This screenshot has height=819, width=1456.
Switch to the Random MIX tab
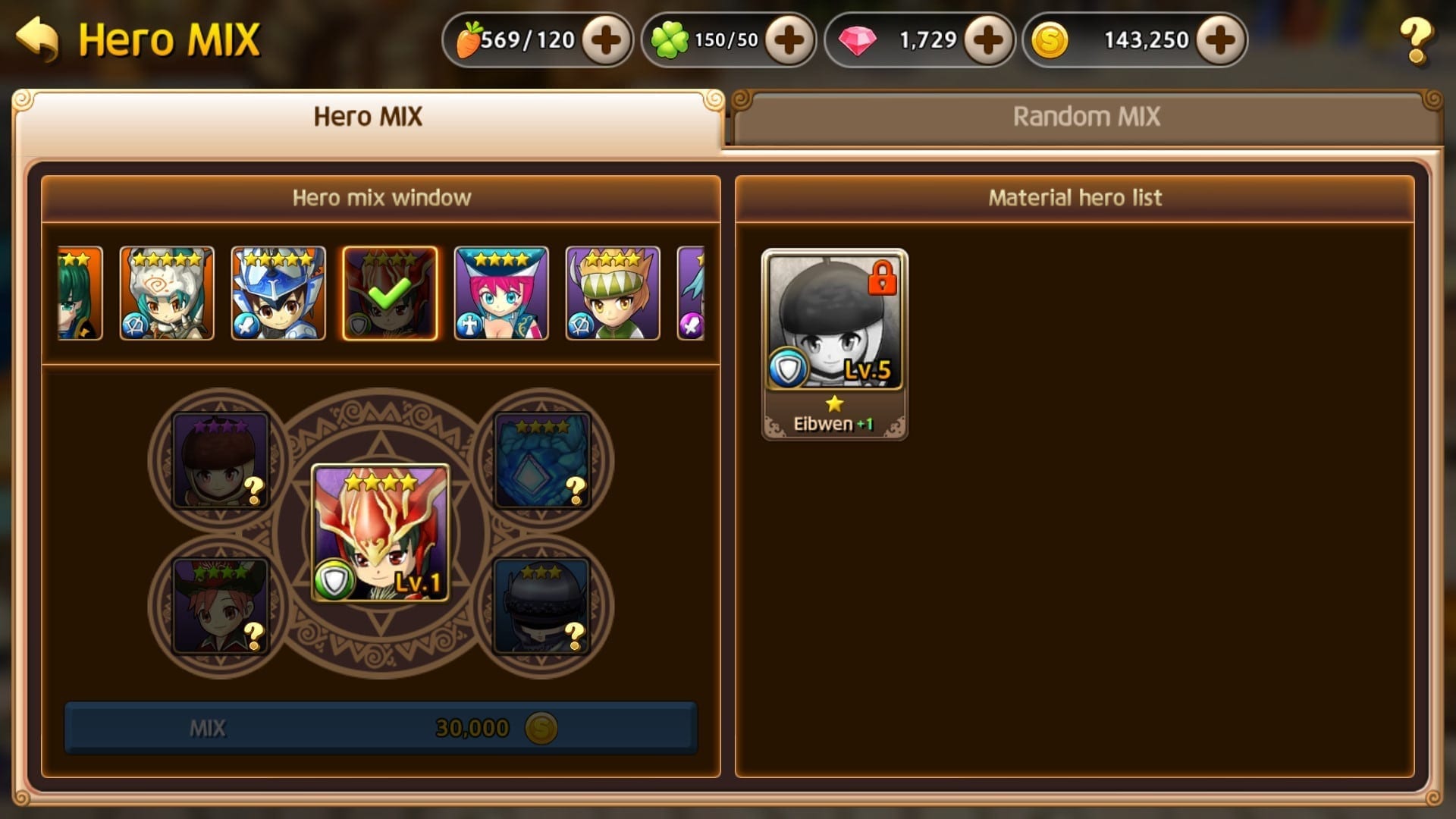[1086, 117]
